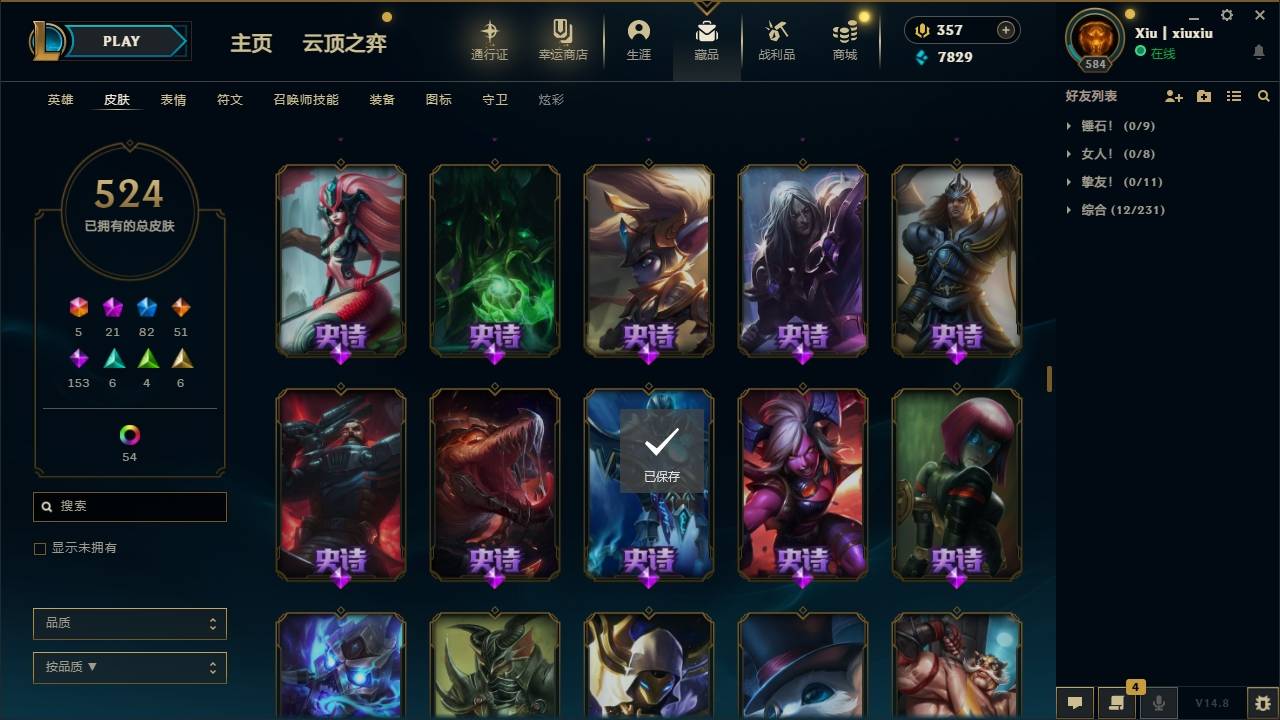
Task: Open the friend list search icon
Action: 1264,96
